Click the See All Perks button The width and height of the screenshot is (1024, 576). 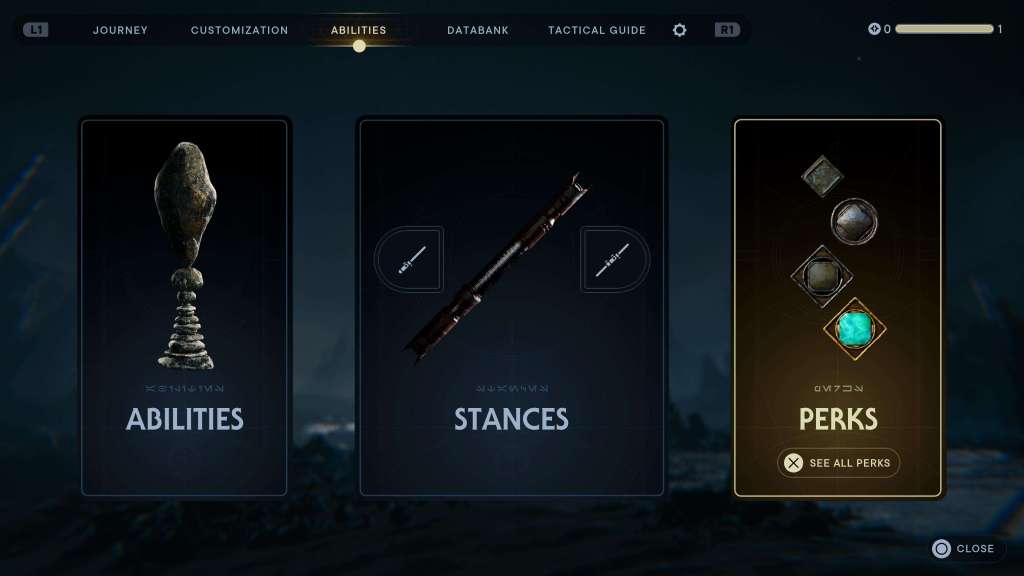(x=839, y=463)
